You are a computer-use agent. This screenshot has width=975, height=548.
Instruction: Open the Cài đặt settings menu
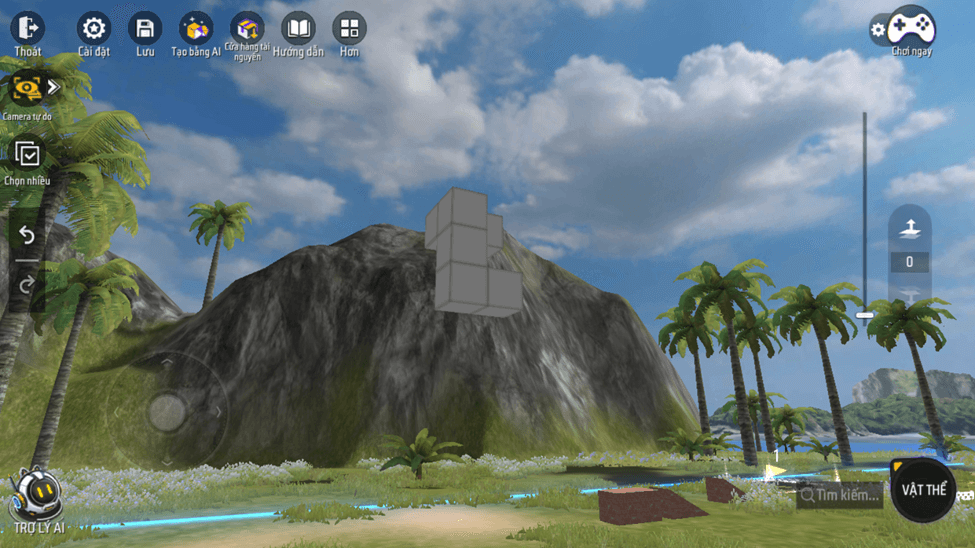coord(94,29)
